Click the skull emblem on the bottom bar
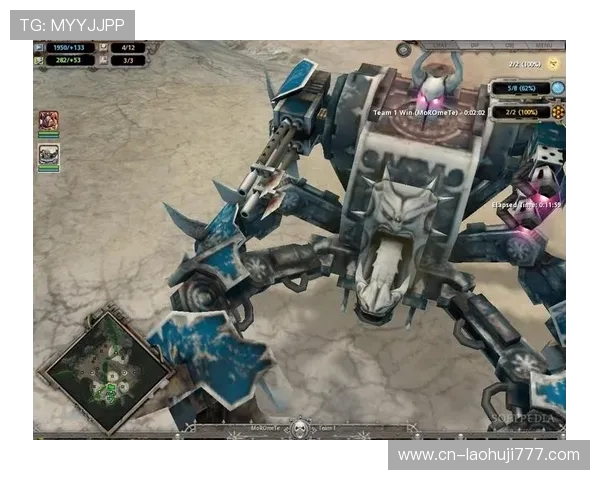This screenshot has height=480, width=600. click(298, 429)
